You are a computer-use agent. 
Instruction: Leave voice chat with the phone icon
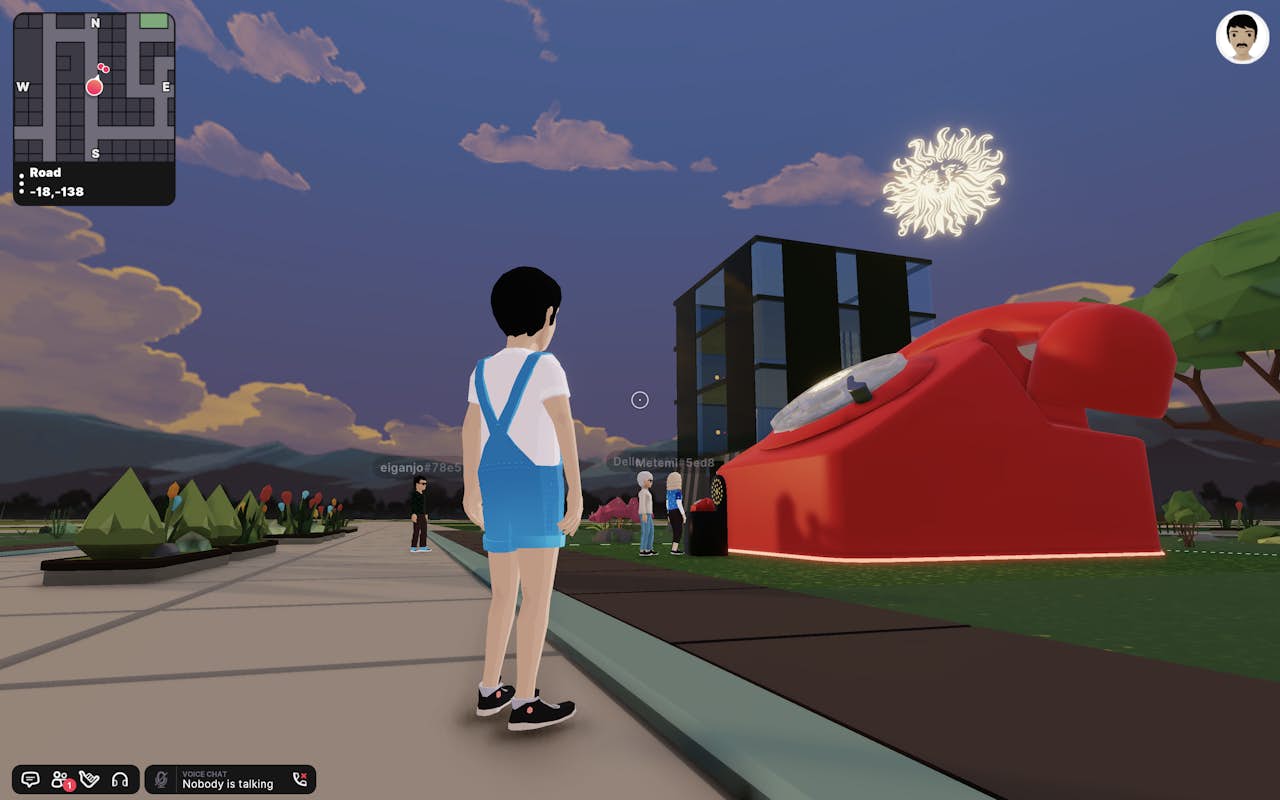[x=299, y=779]
